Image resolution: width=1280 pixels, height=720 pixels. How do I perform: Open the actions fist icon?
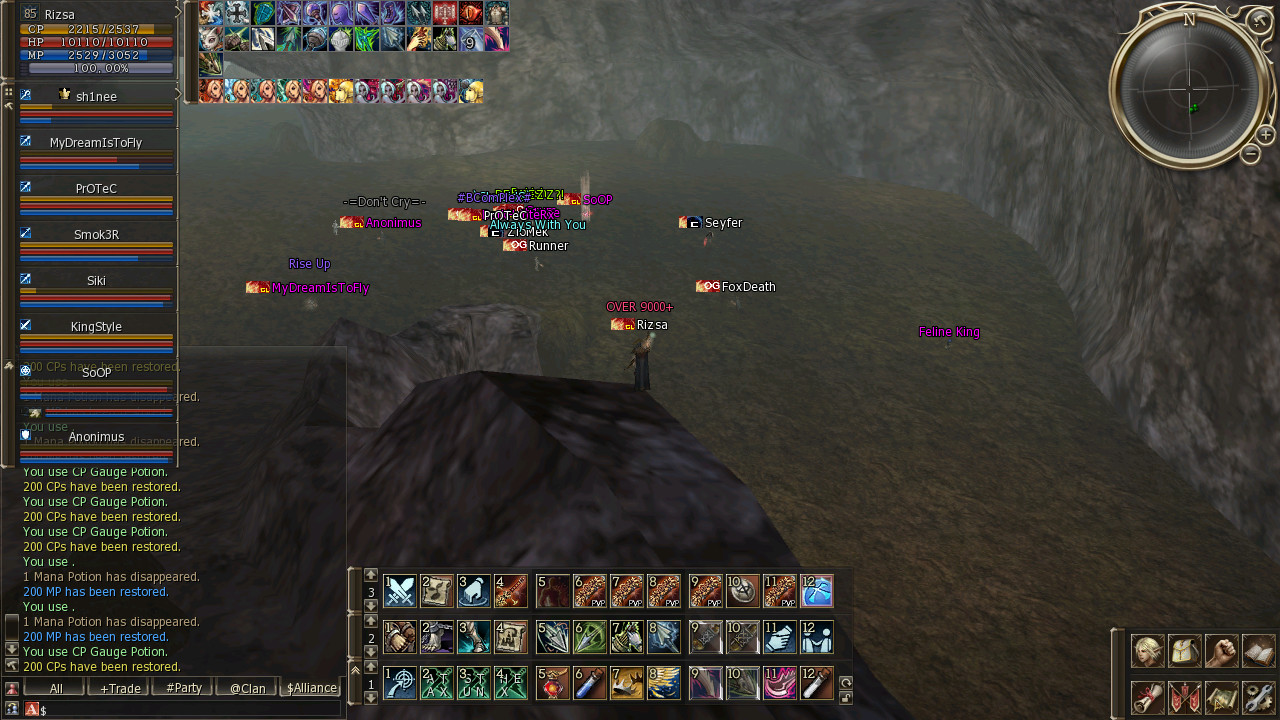click(1221, 651)
